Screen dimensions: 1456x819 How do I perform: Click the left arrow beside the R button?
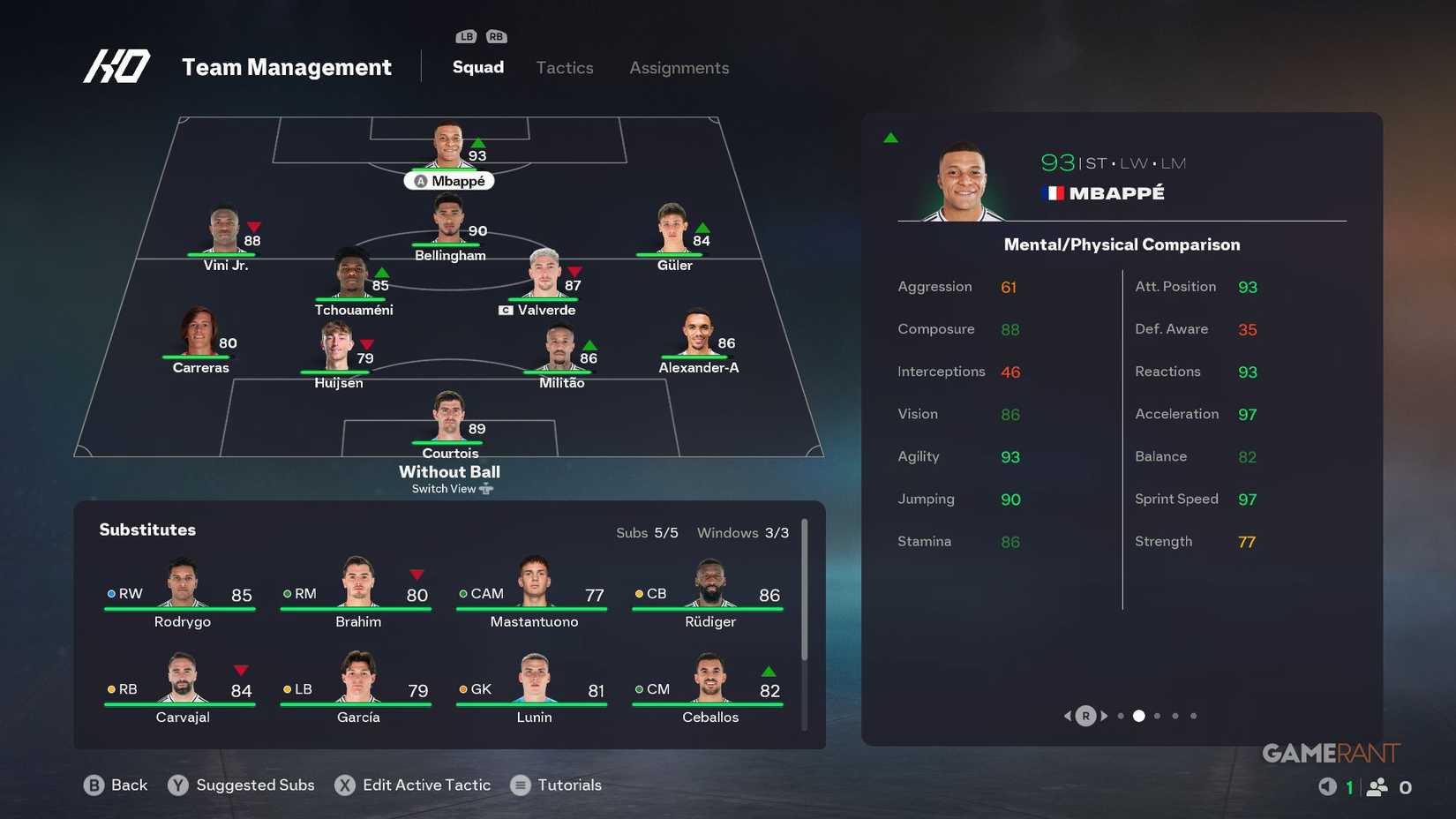[x=1067, y=716]
